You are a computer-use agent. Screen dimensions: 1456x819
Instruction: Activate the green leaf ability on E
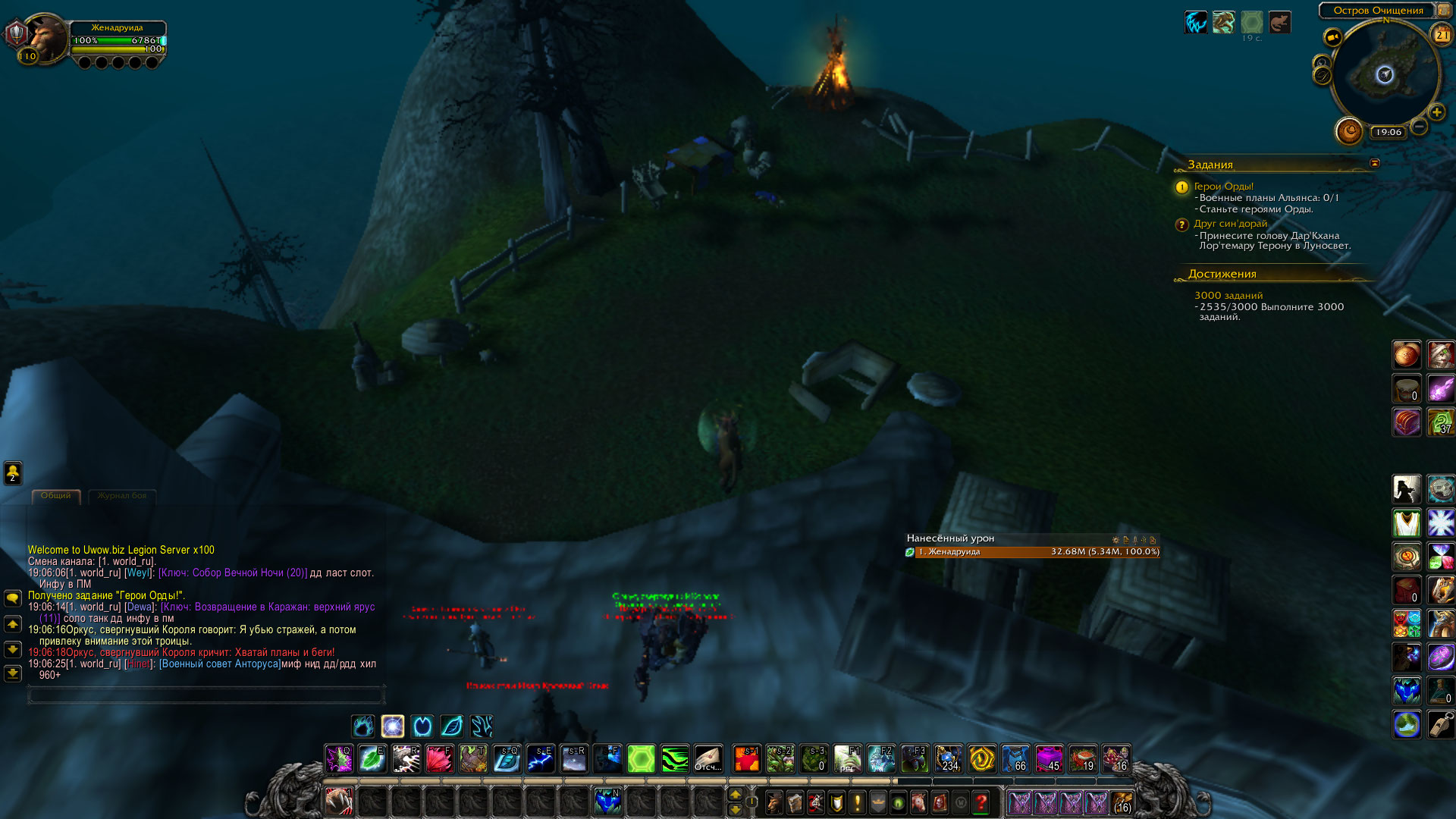click(372, 758)
